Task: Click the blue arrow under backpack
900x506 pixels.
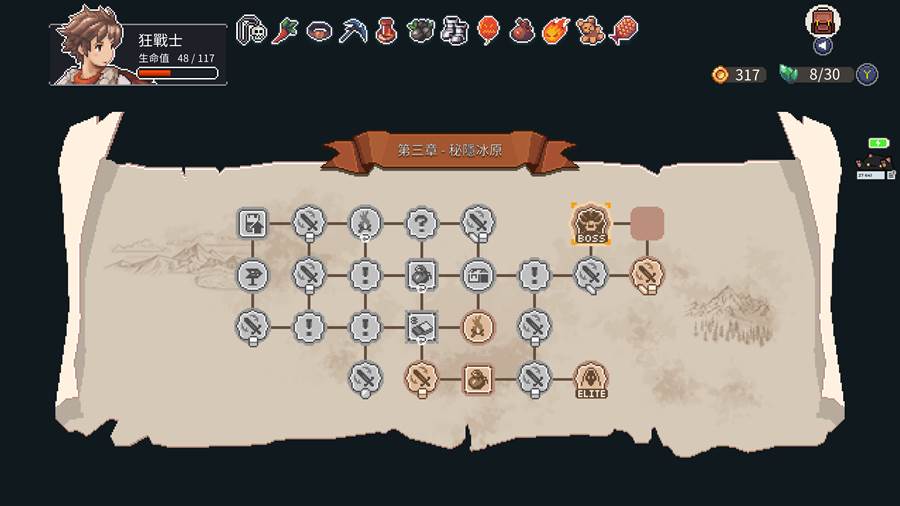Action: click(822, 46)
